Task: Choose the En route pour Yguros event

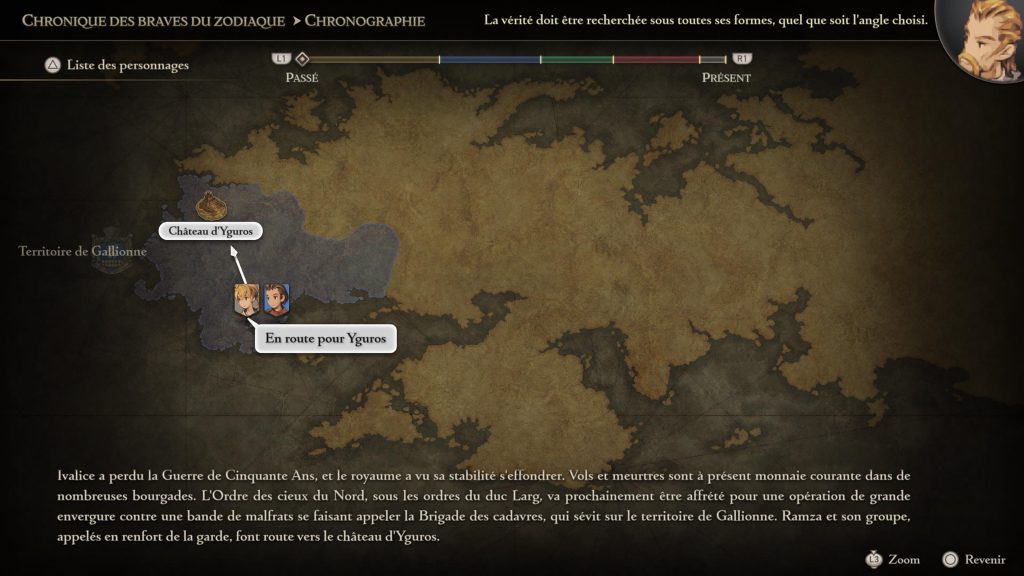Action: coord(325,340)
